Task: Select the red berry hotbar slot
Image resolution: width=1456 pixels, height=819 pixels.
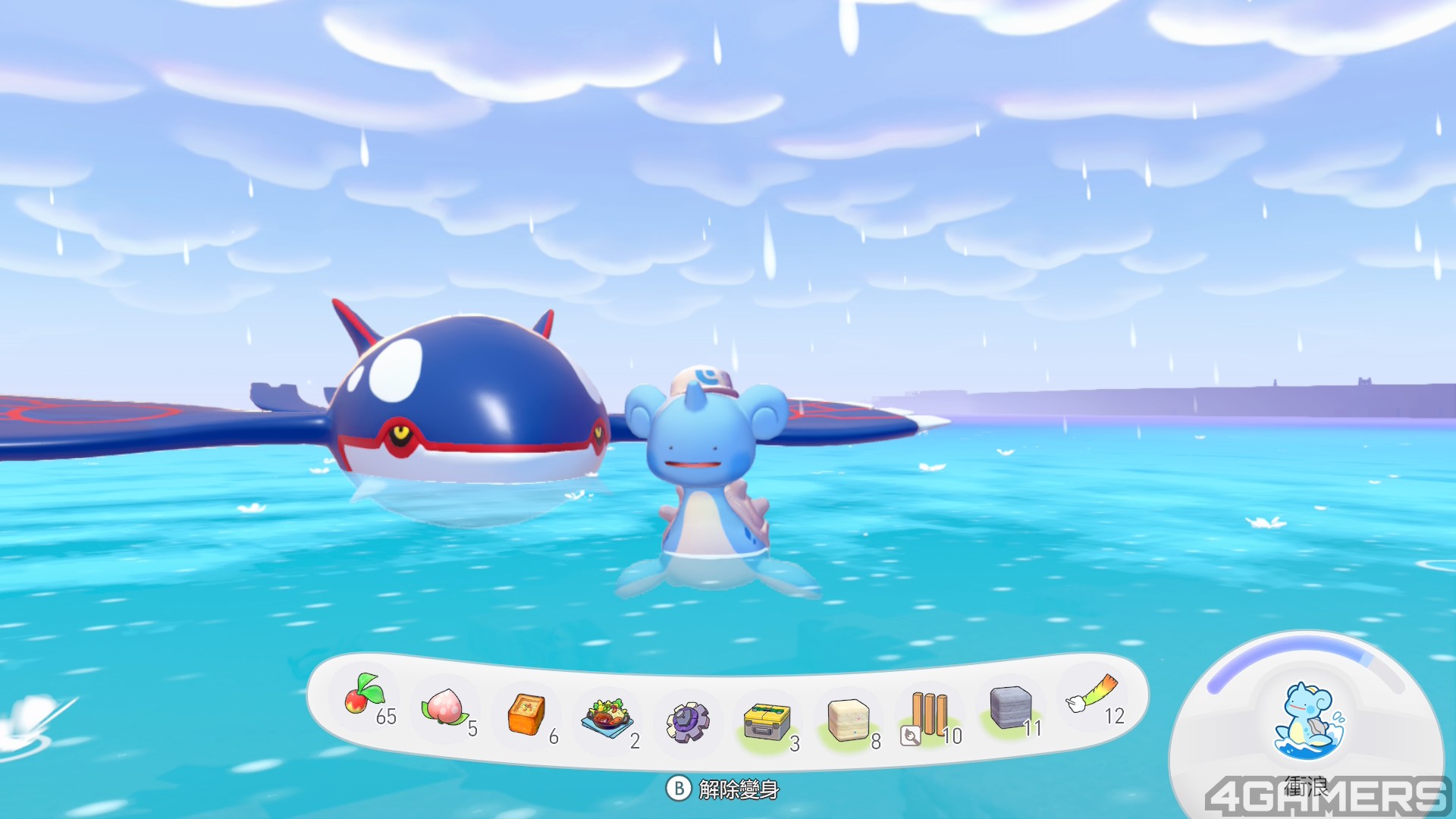Action: click(x=365, y=695)
